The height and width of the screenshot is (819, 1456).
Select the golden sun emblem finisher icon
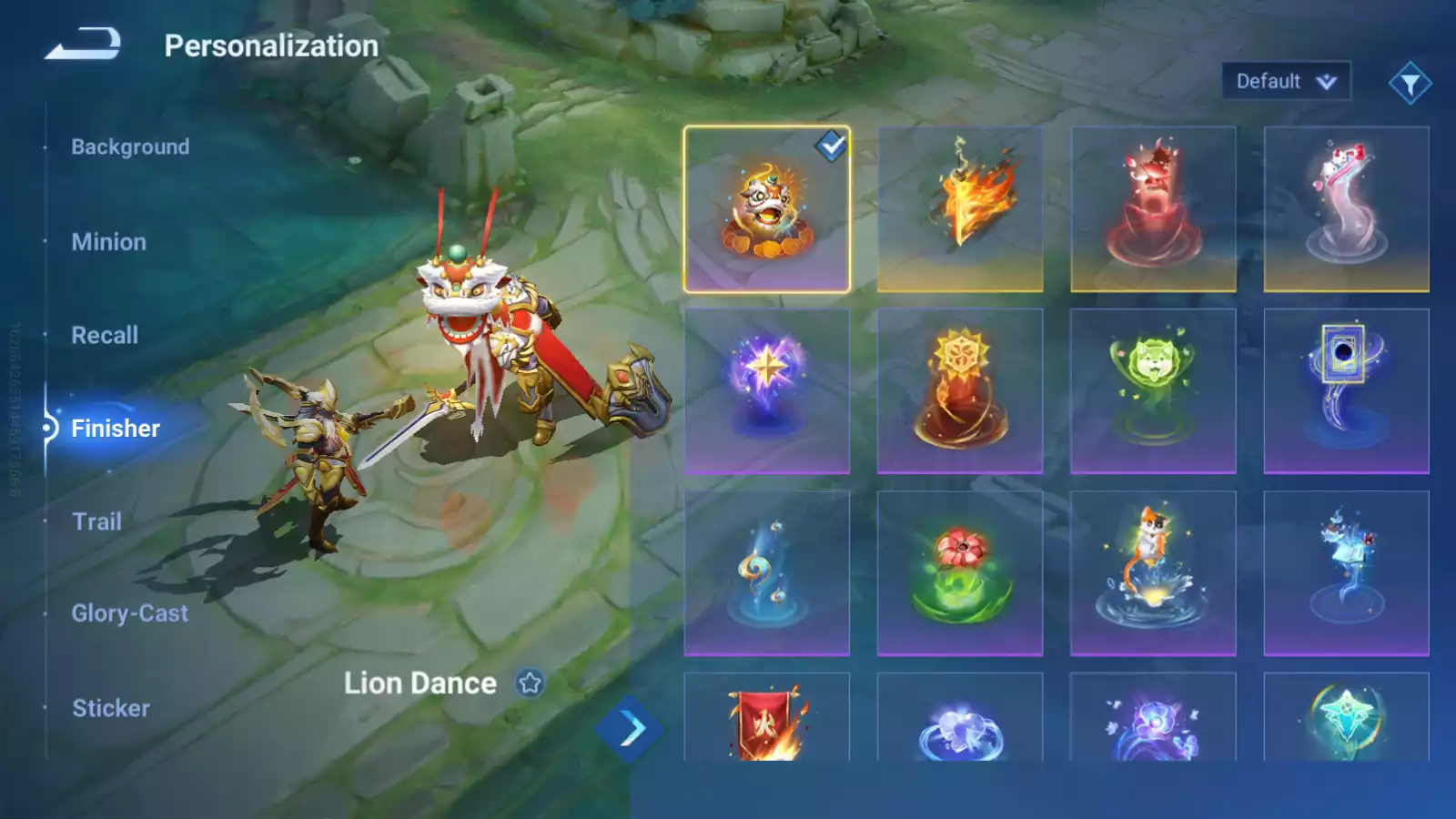960,389
